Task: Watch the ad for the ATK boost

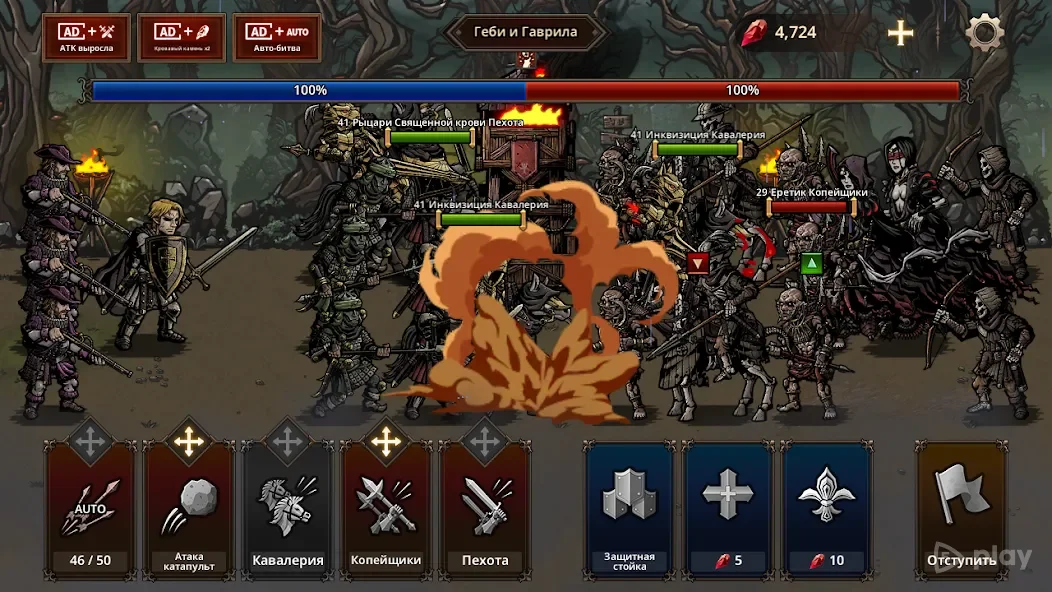Action: click(86, 38)
